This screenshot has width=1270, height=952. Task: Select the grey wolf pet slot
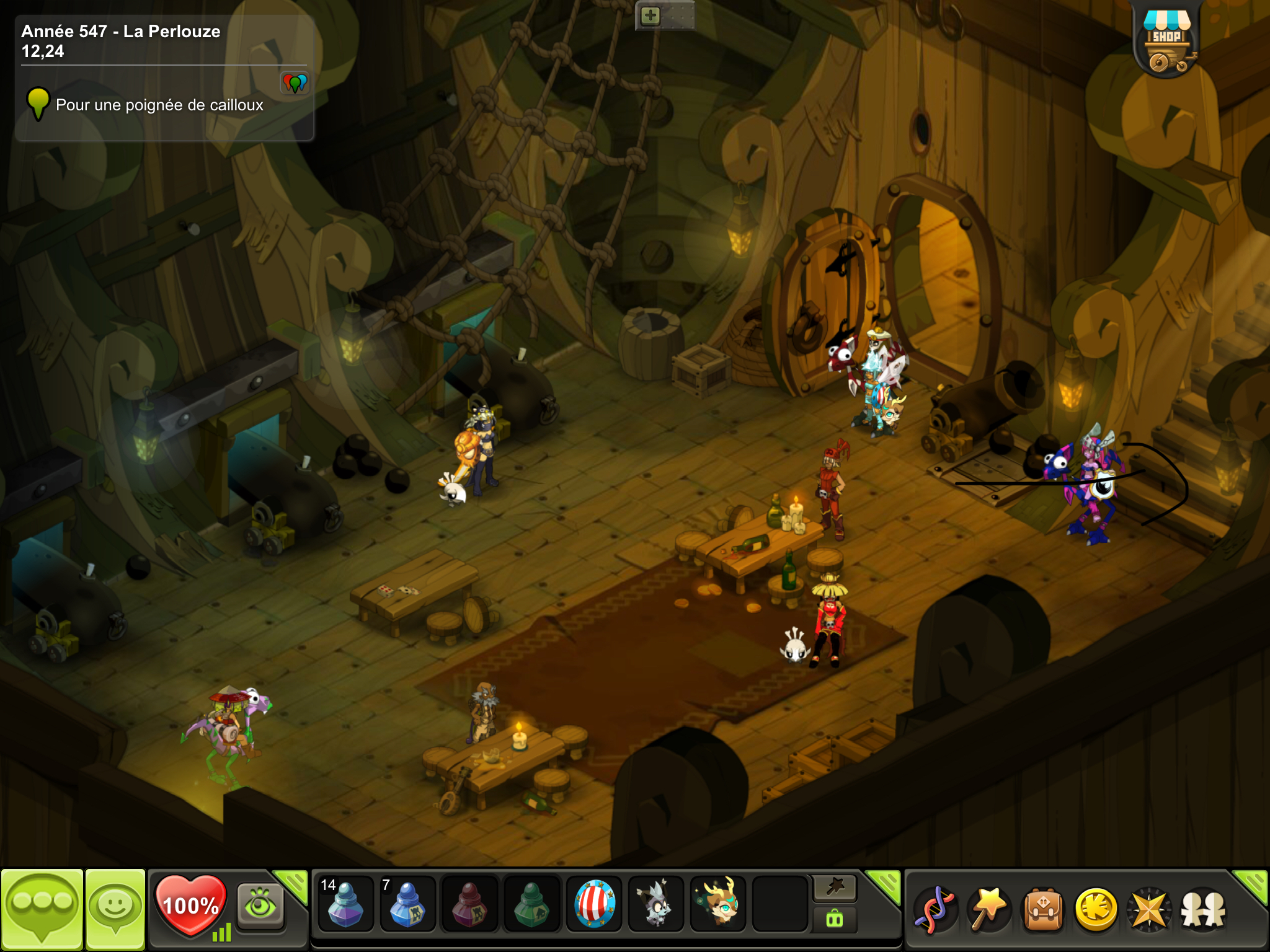(x=656, y=904)
